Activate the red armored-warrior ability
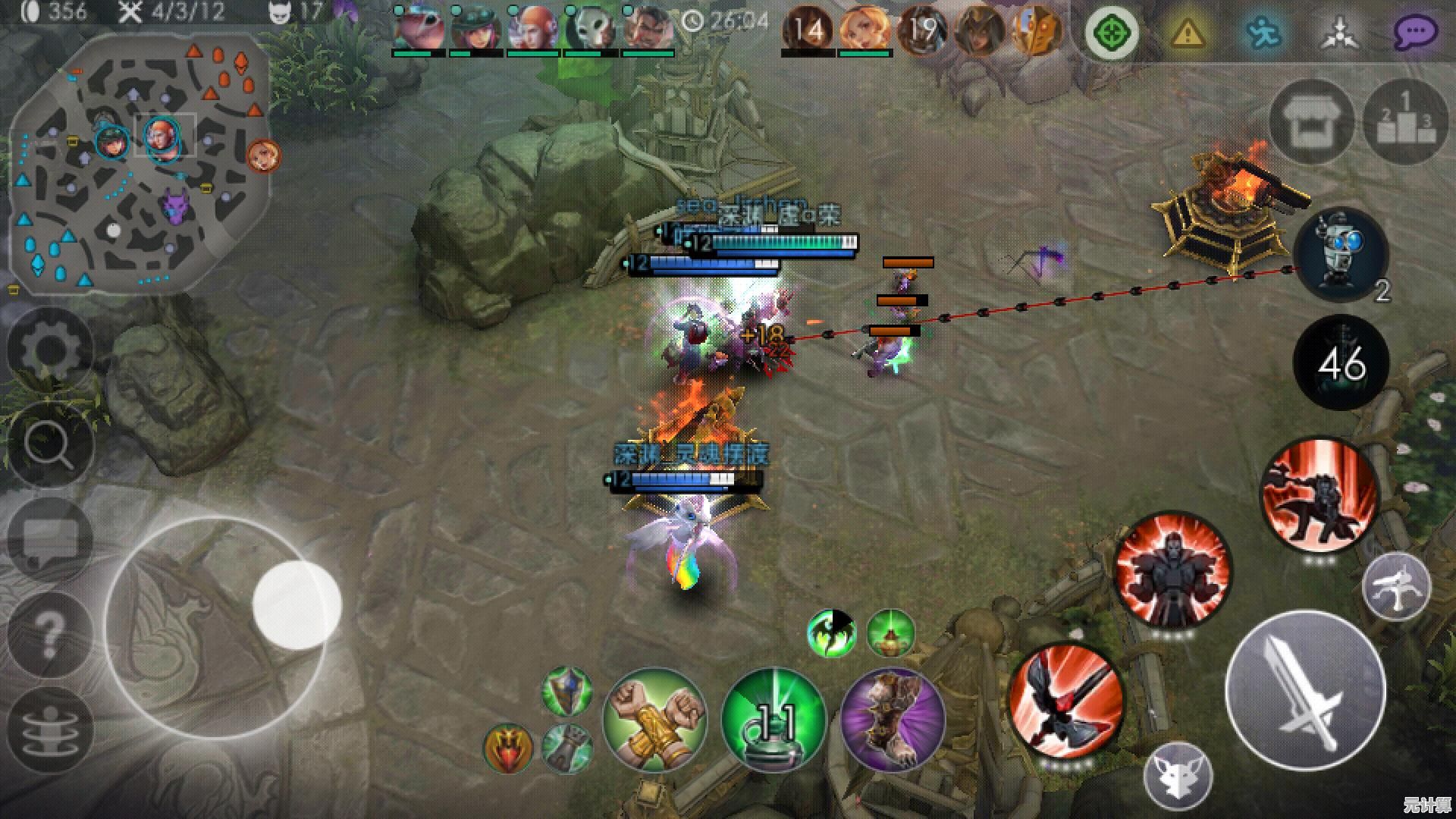The height and width of the screenshot is (819, 1456). point(1172,570)
